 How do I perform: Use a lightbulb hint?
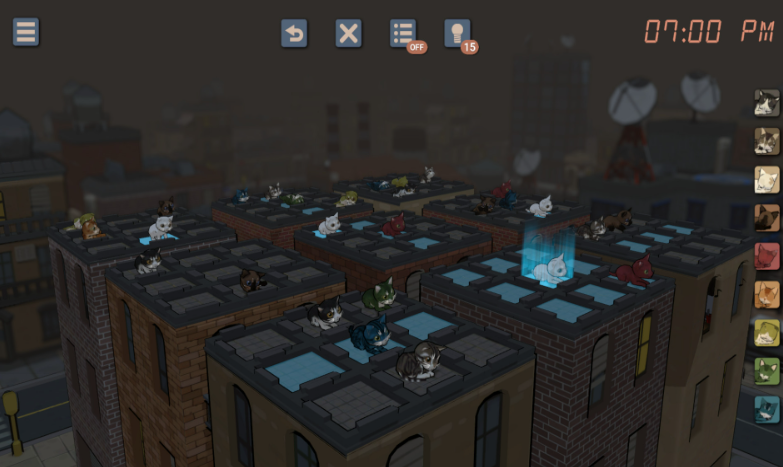457,33
